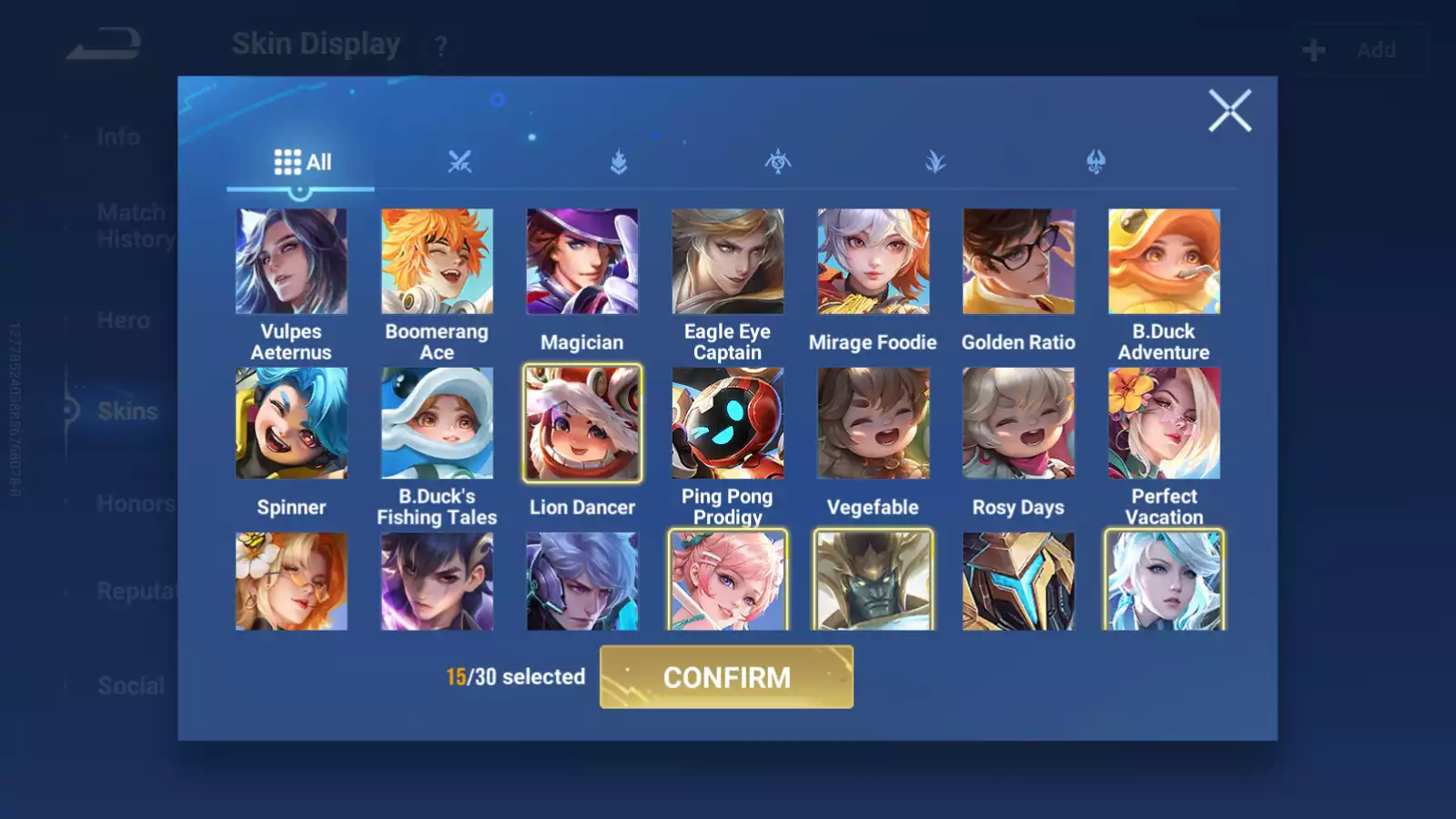Select the plant-shaped Support filter icon
Image resolution: width=1456 pixels, height=819 pixels.
935,162
